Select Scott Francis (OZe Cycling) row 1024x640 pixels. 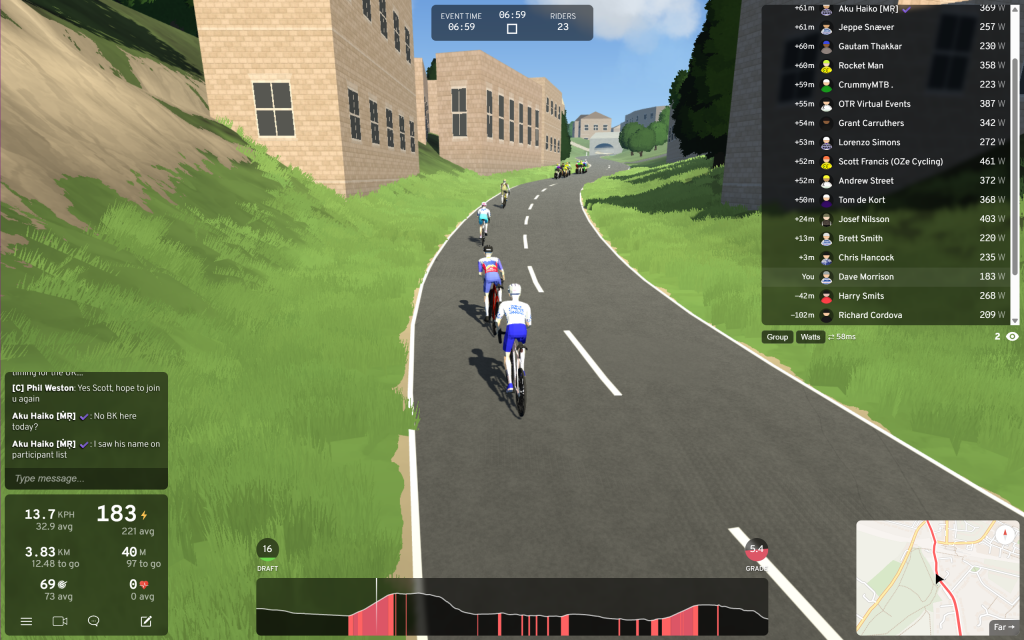pyautogui.click(x=890, y=161)
